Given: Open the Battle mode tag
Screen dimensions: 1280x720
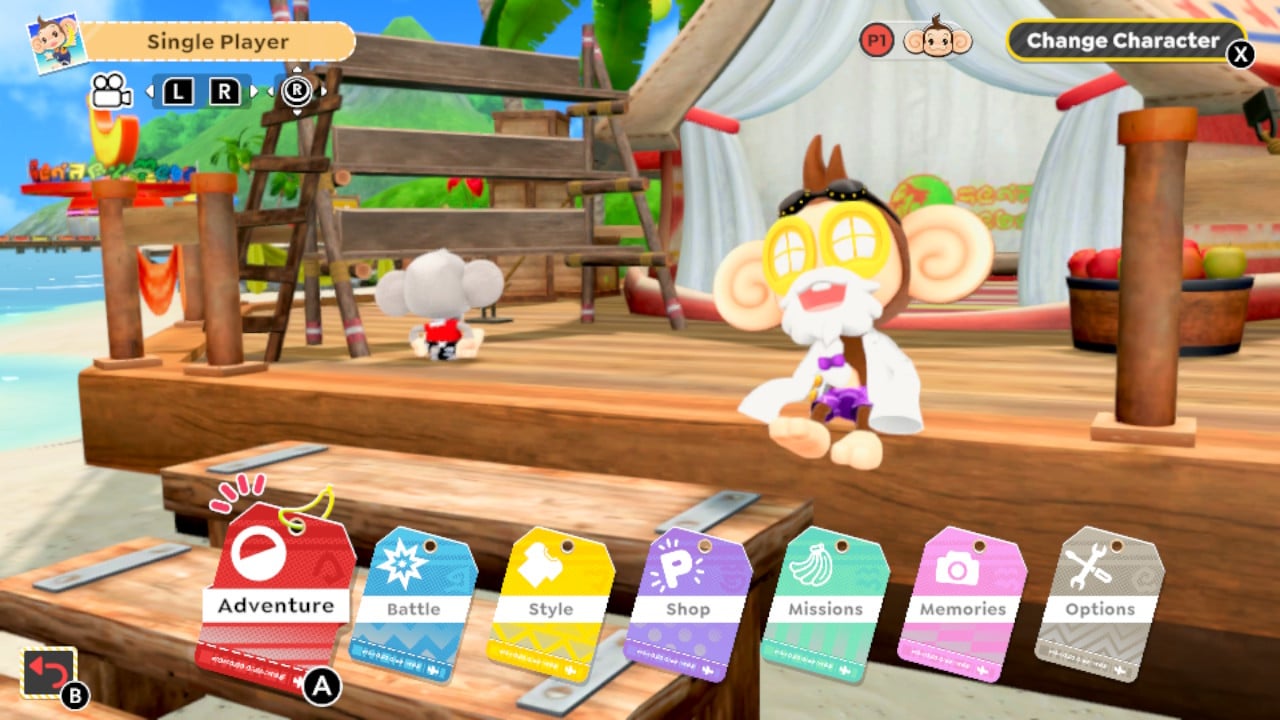Looking at the screenshot, I should coord(413,600).
